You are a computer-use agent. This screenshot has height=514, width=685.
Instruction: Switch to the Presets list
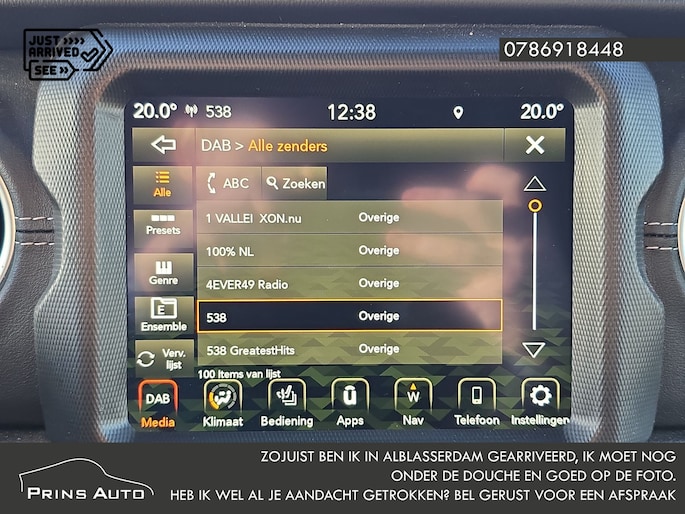pyautogui.click(x=162, y=224)
